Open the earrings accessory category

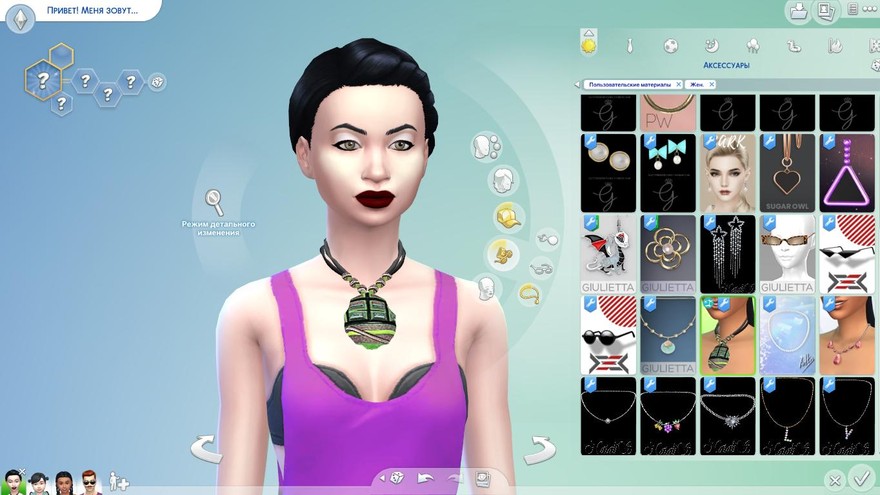tap(548, 239)
